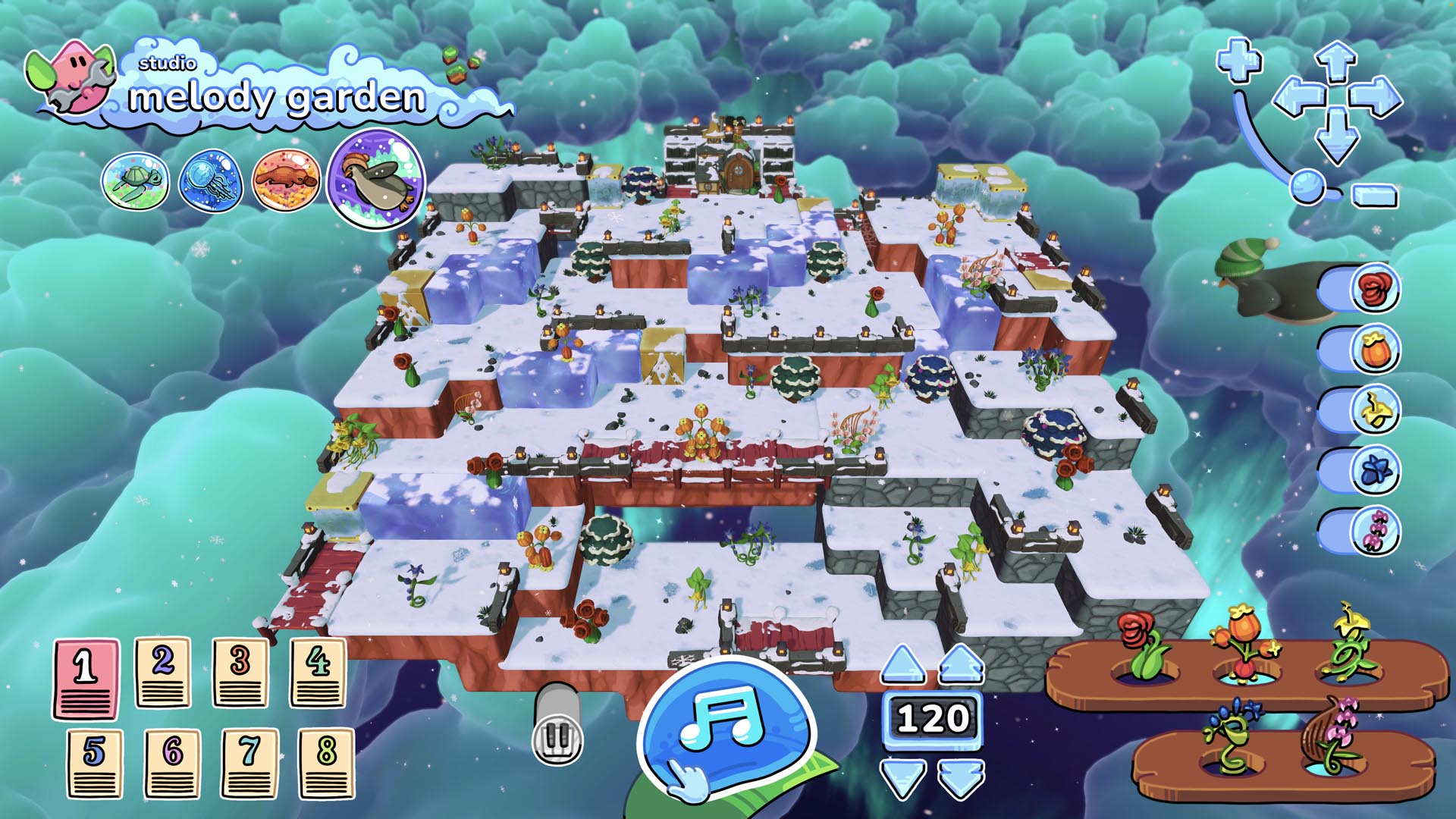Screen dimensions: 1456x819
Task: Choose the platypus animal bubble
Action: [285, 181]
